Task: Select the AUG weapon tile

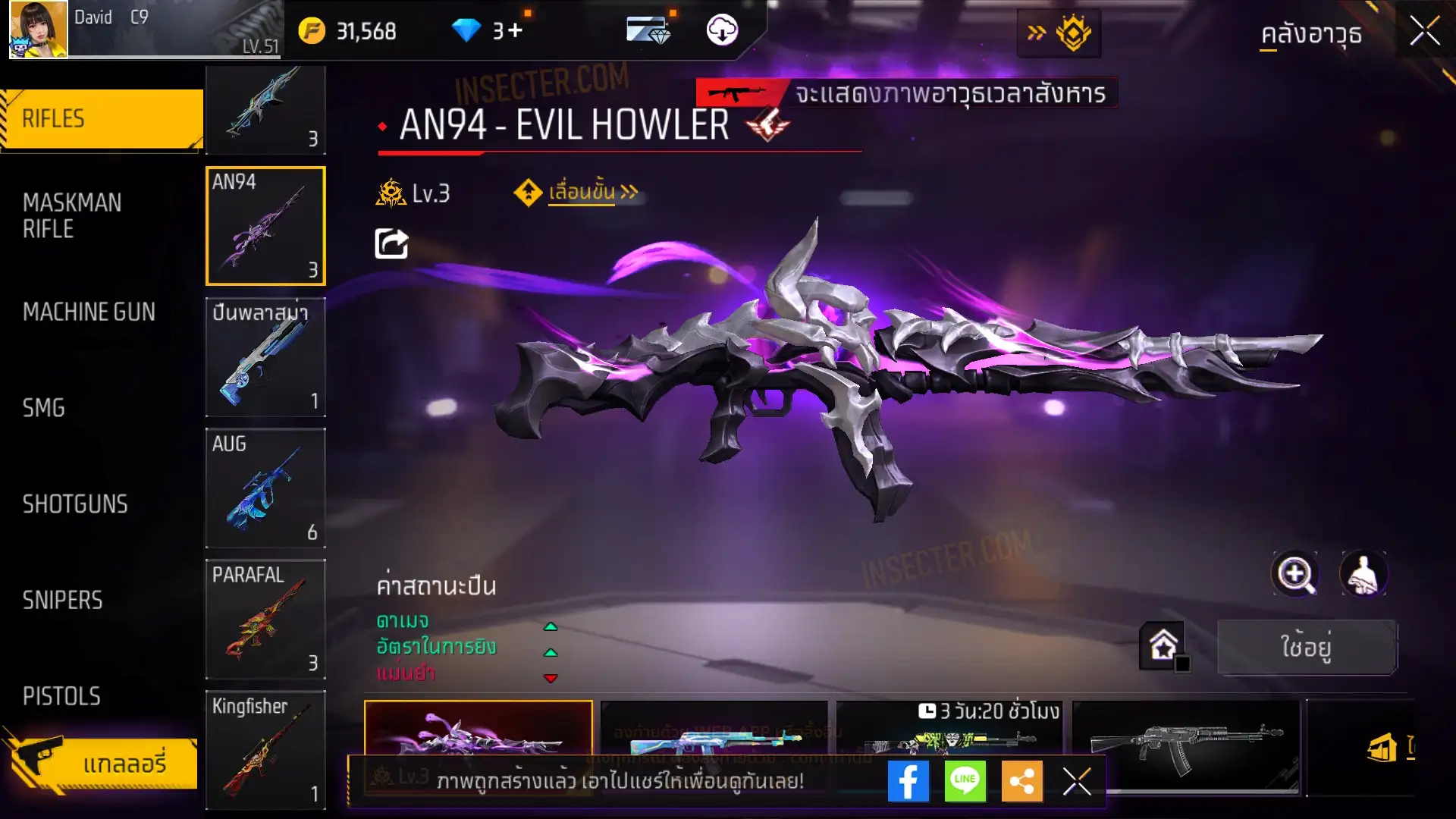Action: pos(265,488)
